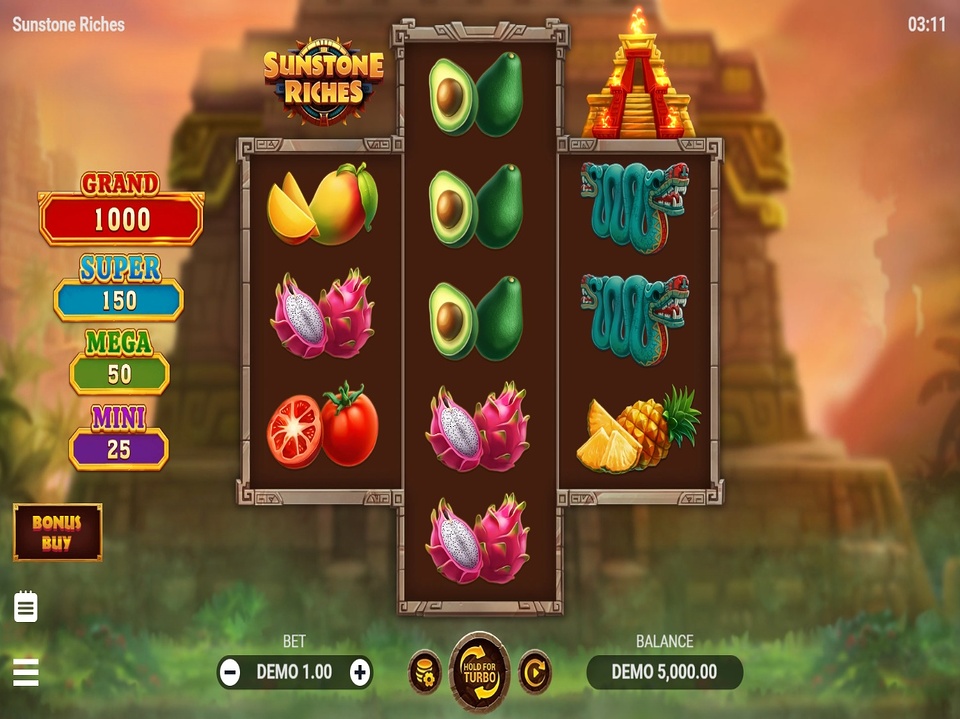Spin the reels with the Hold for Turbo button

tap(480, 671)
